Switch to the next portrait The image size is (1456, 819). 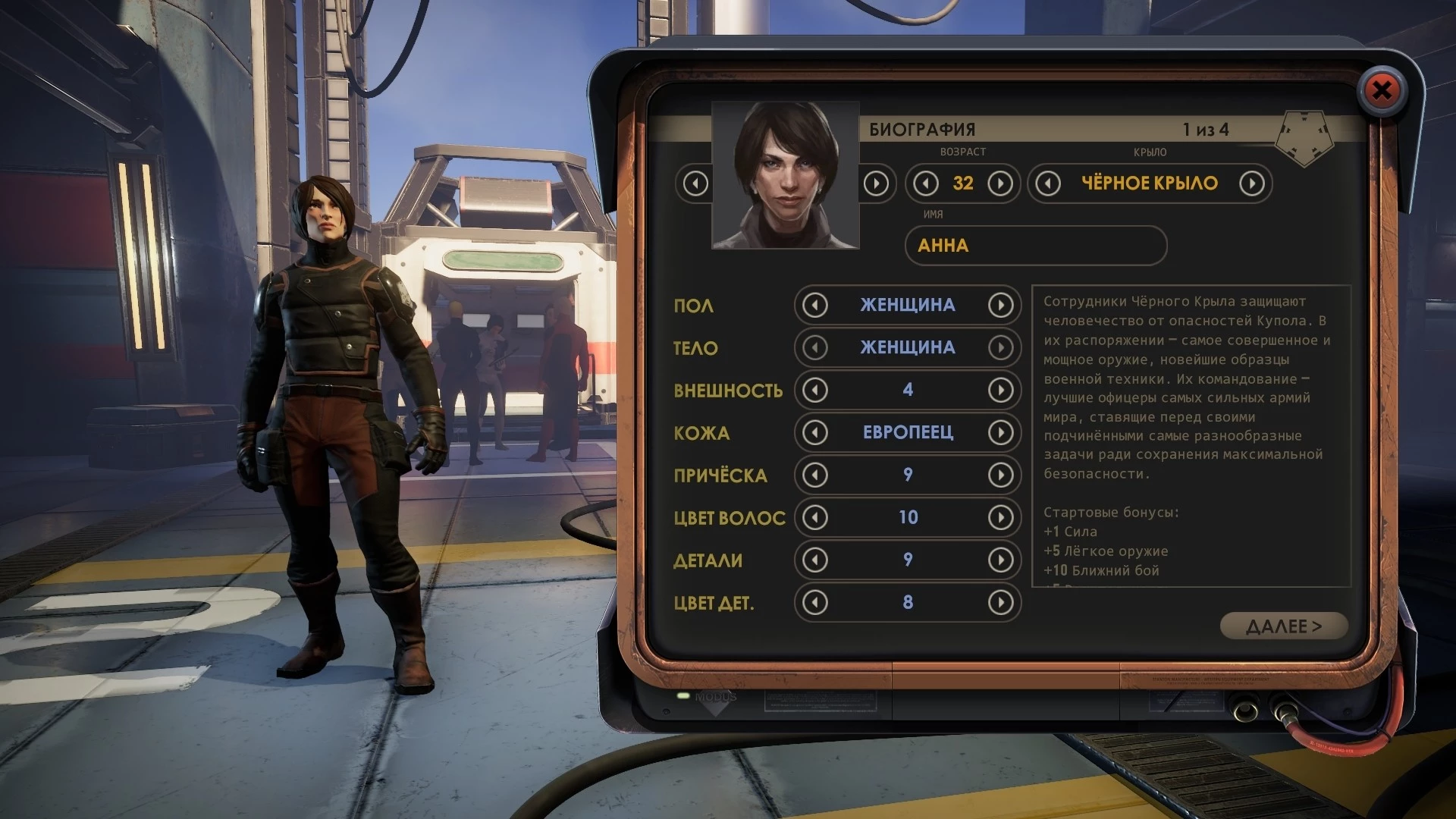[876, 184]
